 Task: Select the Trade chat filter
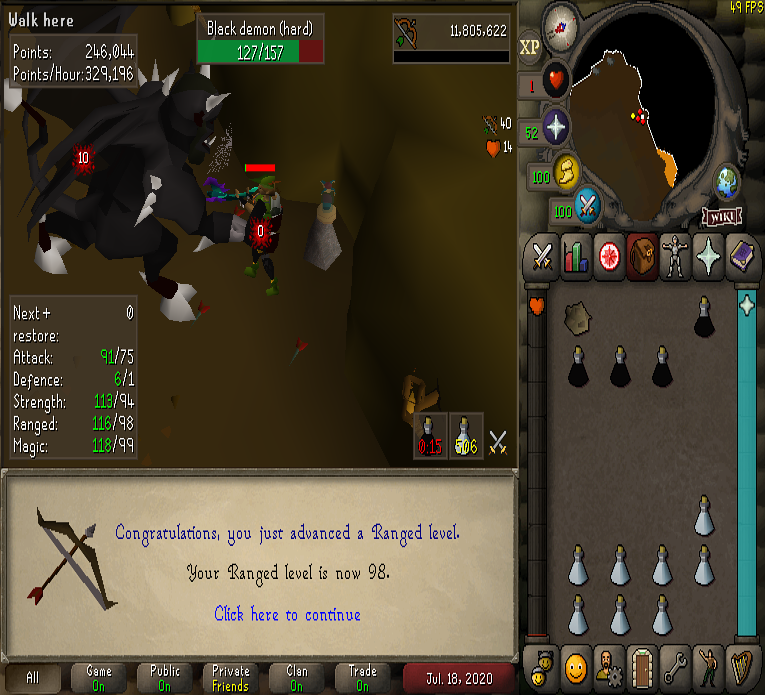[x=362, y=677]
